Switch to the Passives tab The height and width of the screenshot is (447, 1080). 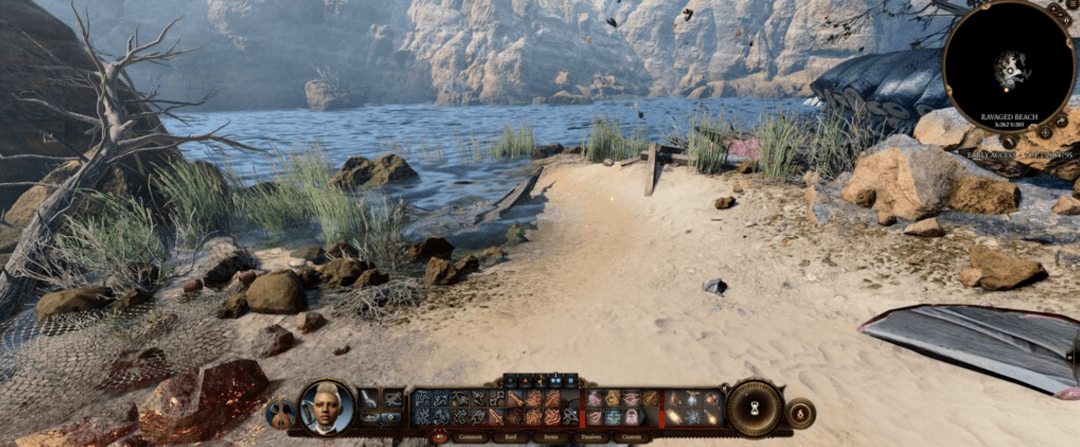coord(590,437)
